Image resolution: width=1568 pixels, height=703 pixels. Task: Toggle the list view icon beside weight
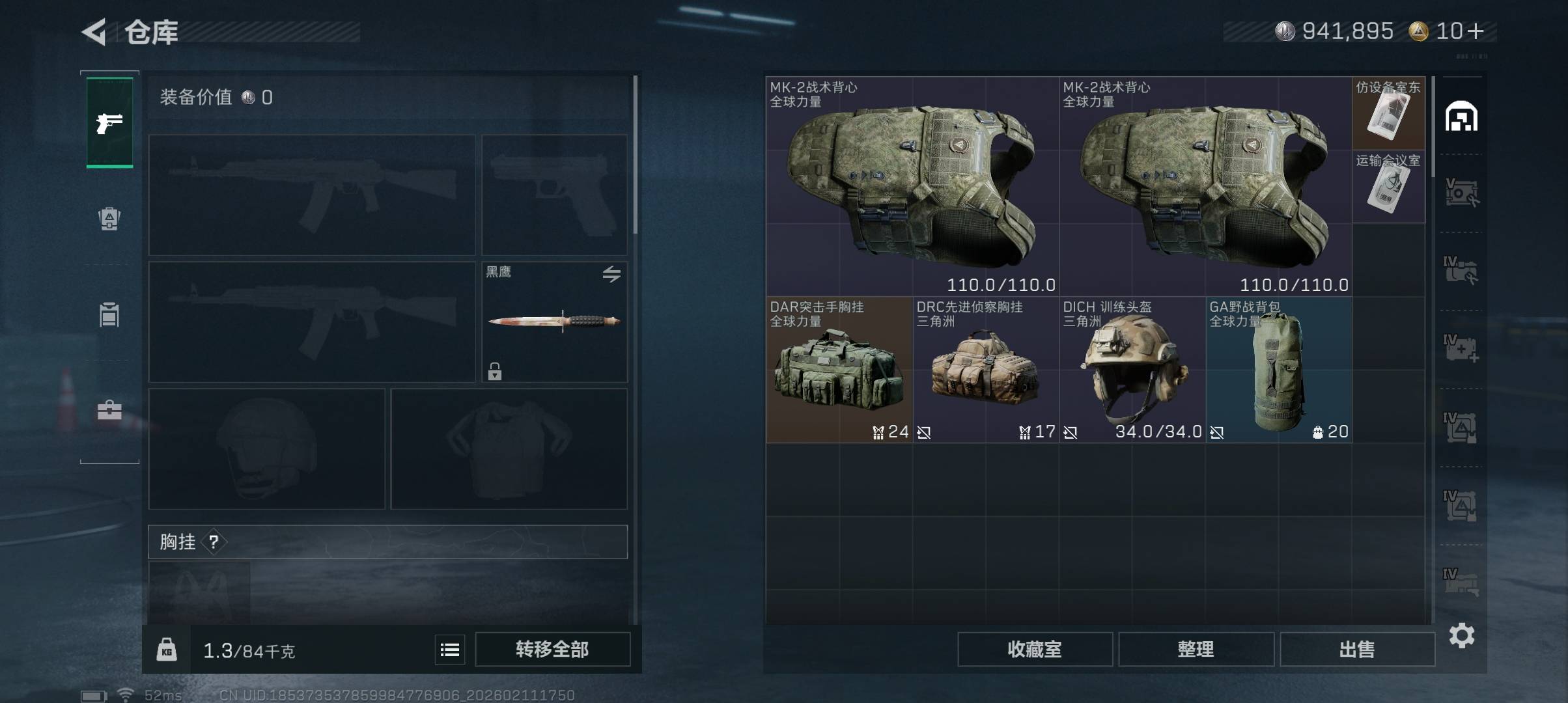coord(450,650)
